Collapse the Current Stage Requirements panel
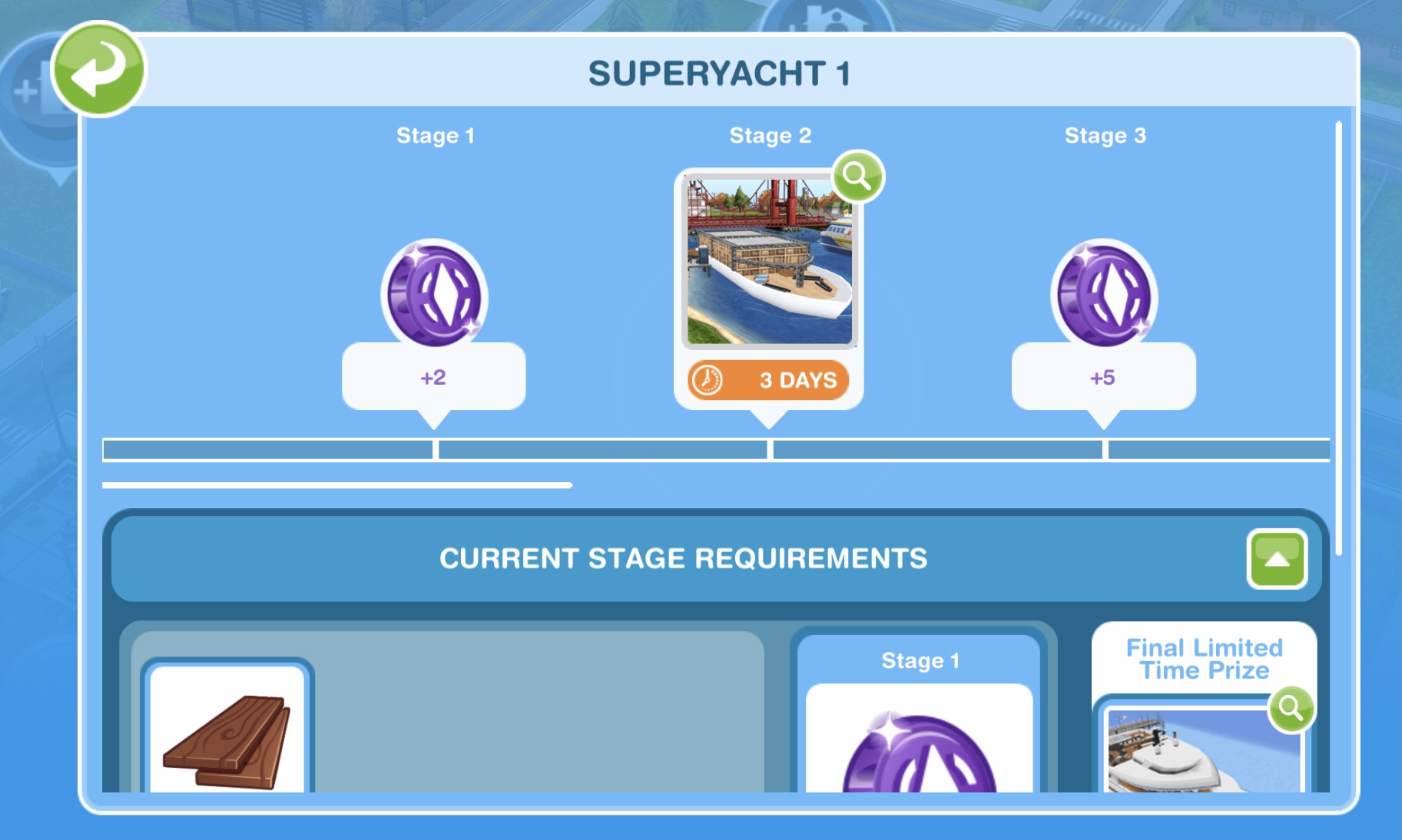 pos(1276,559)
